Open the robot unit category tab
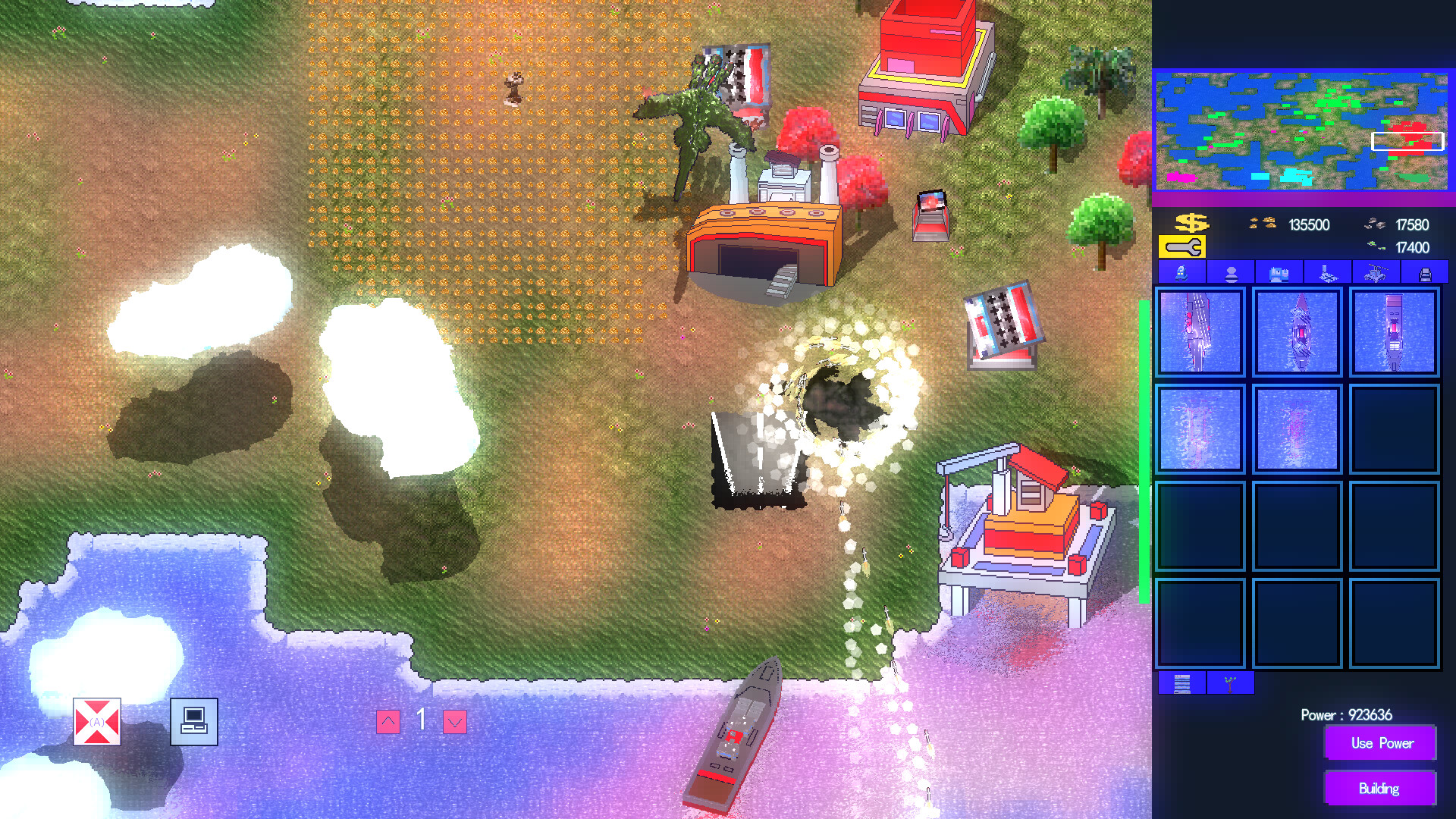Viewport: 1456px width, 819px height. pyautogui.click(x=1181, y=271)
